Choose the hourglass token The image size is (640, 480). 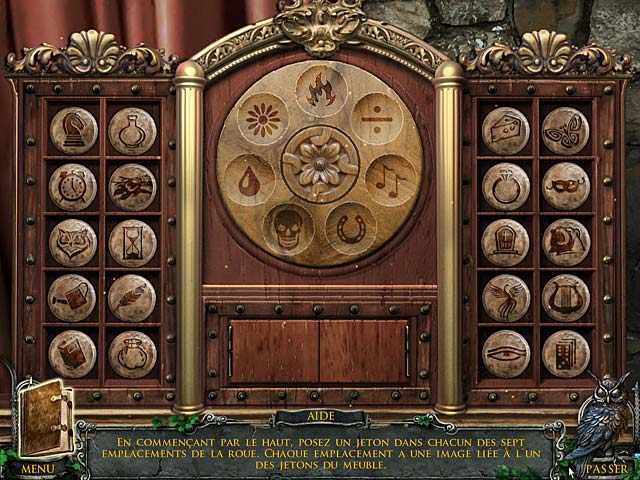[133, 242]
